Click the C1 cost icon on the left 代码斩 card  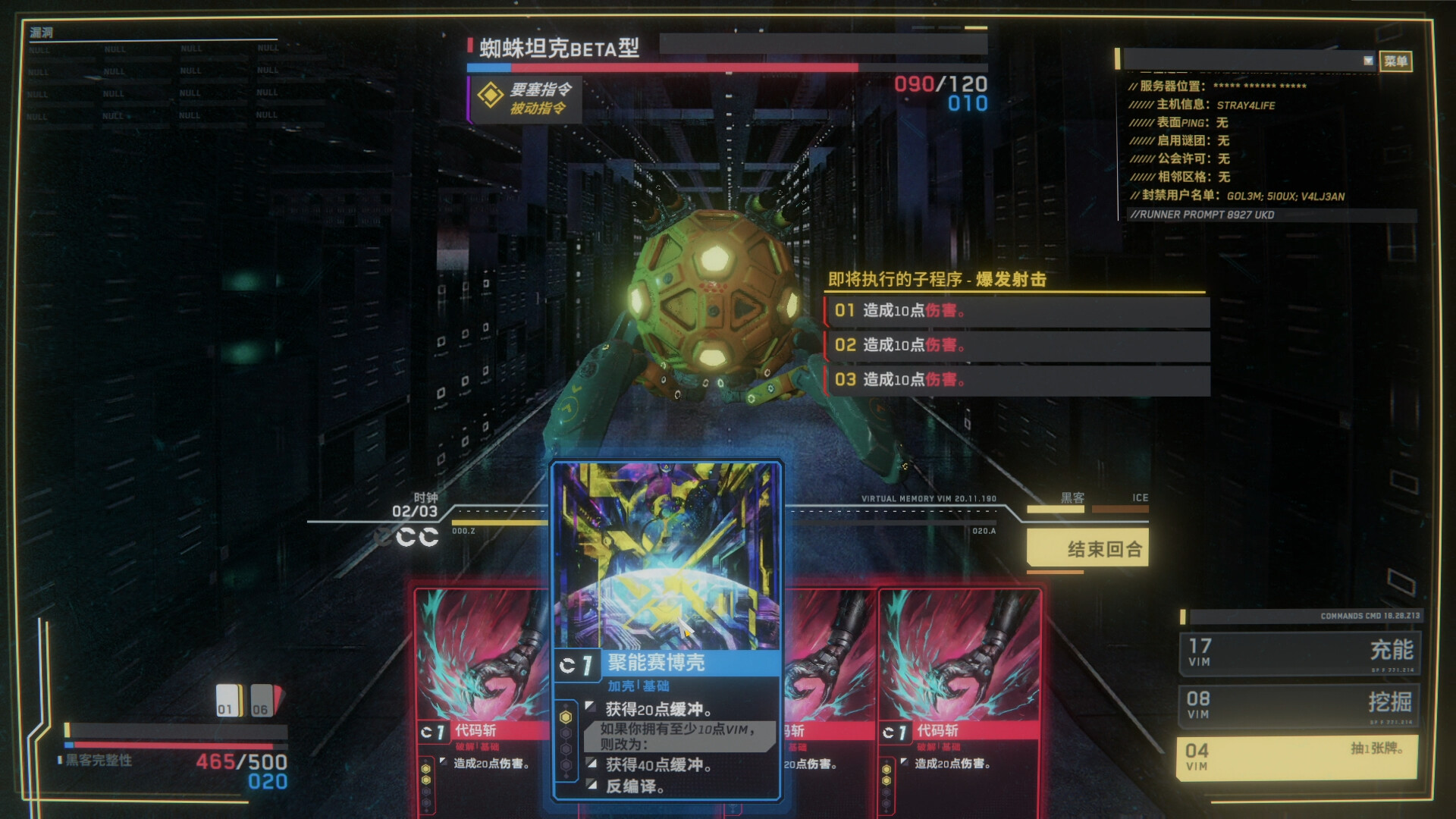pos(433,730)
